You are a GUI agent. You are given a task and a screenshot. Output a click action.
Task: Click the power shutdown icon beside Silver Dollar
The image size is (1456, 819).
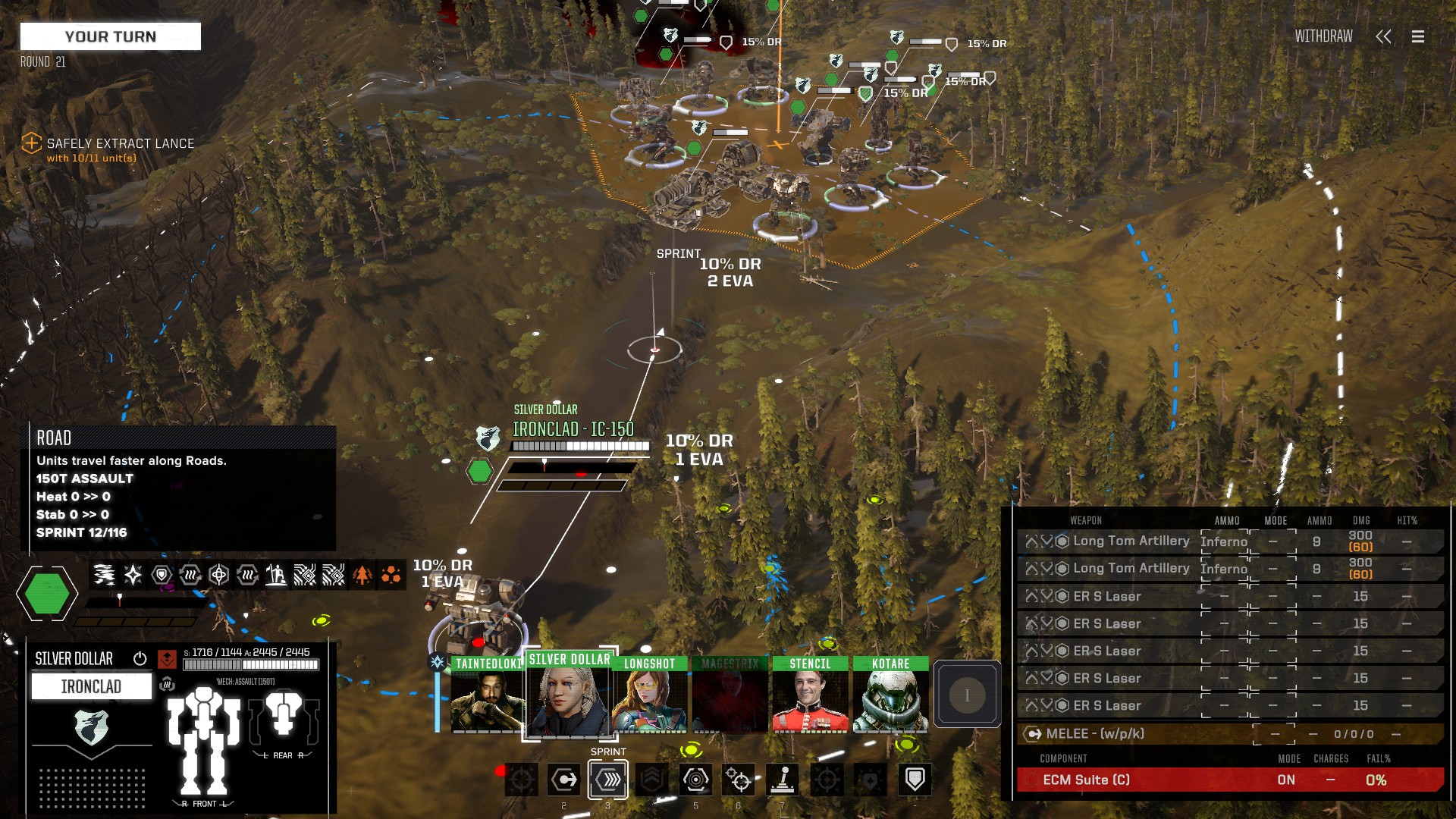pos(140,658)
